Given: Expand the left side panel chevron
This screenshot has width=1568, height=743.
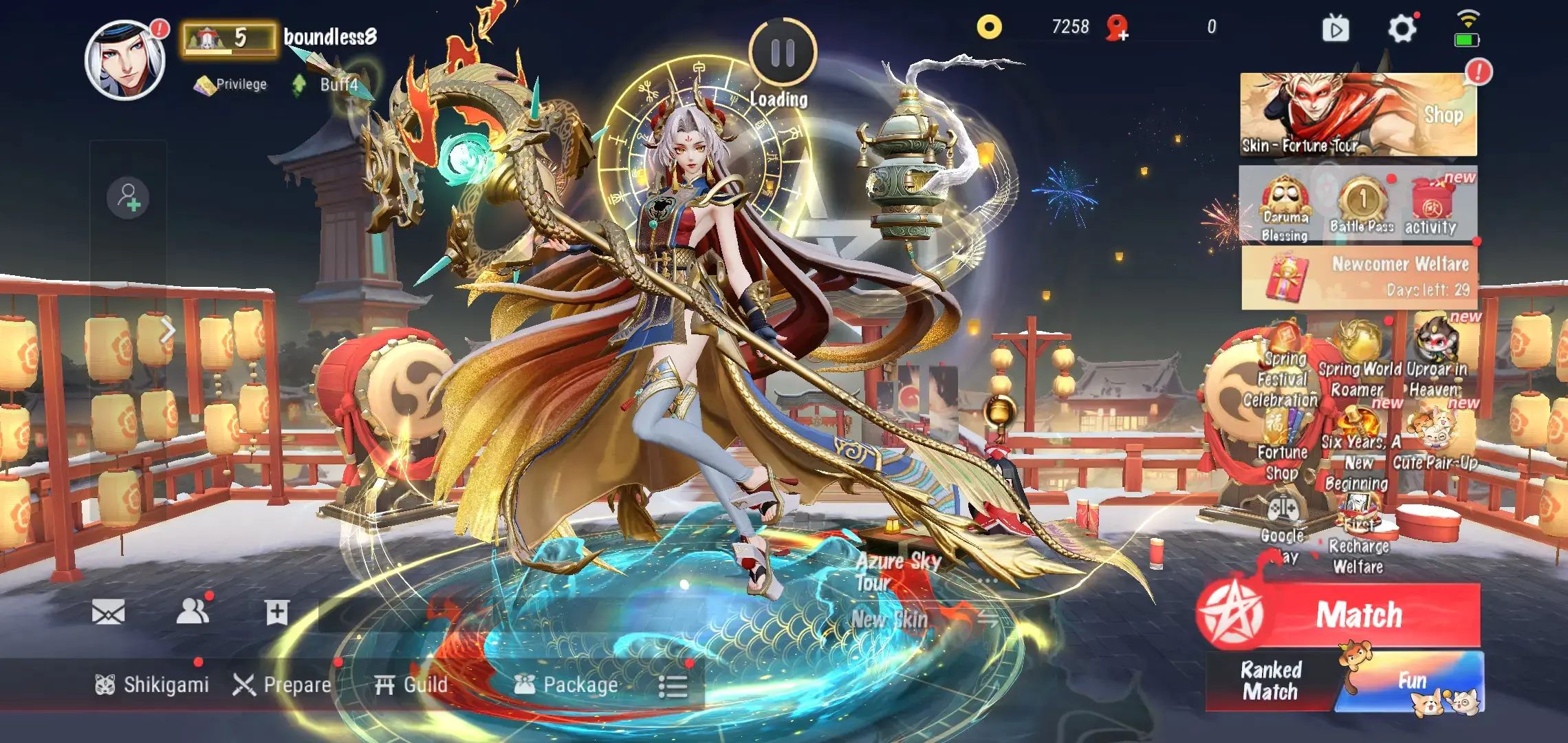Looking at the screenshot, I should click(x=167, y=330).
